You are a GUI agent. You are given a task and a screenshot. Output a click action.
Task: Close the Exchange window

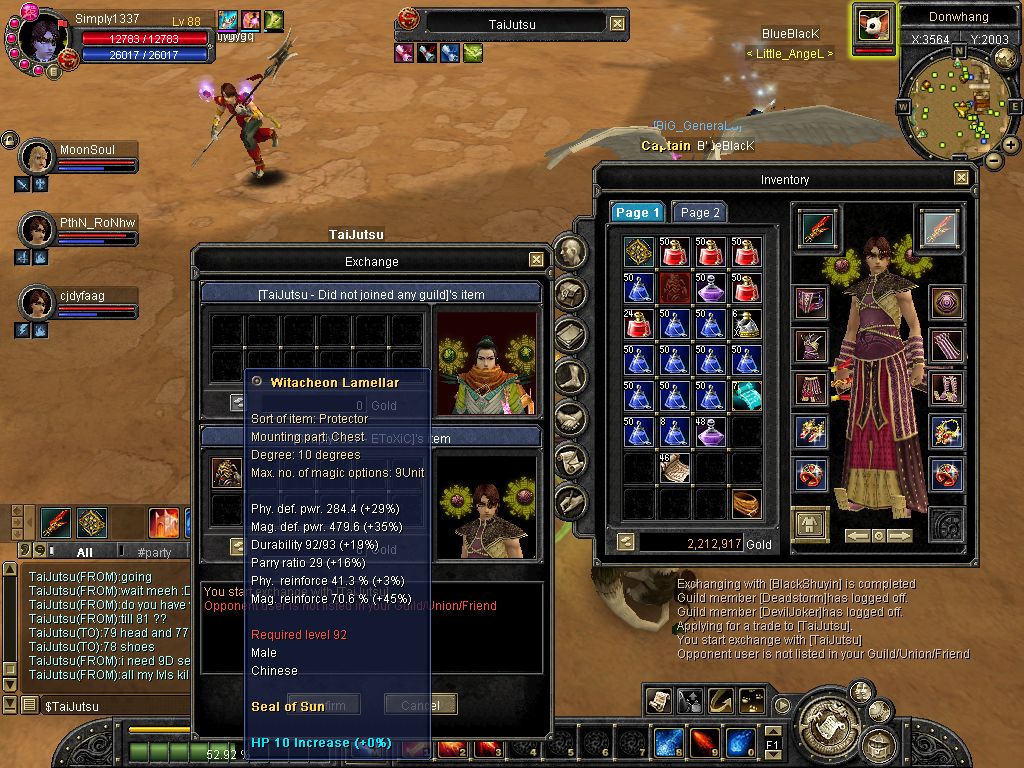tap(537, 260)
